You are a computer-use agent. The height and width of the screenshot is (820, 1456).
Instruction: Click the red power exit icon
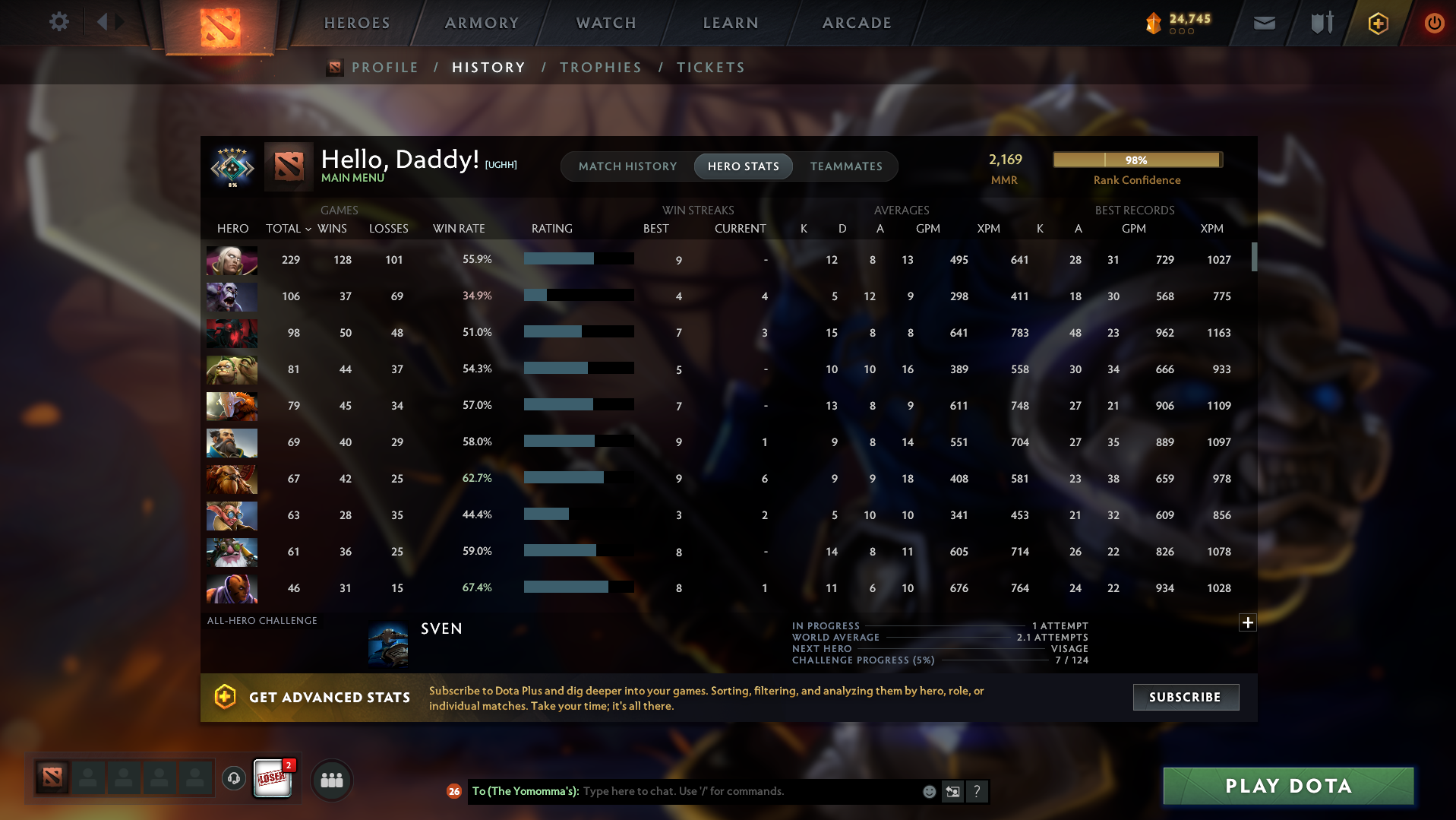[x=1433, y=23]
